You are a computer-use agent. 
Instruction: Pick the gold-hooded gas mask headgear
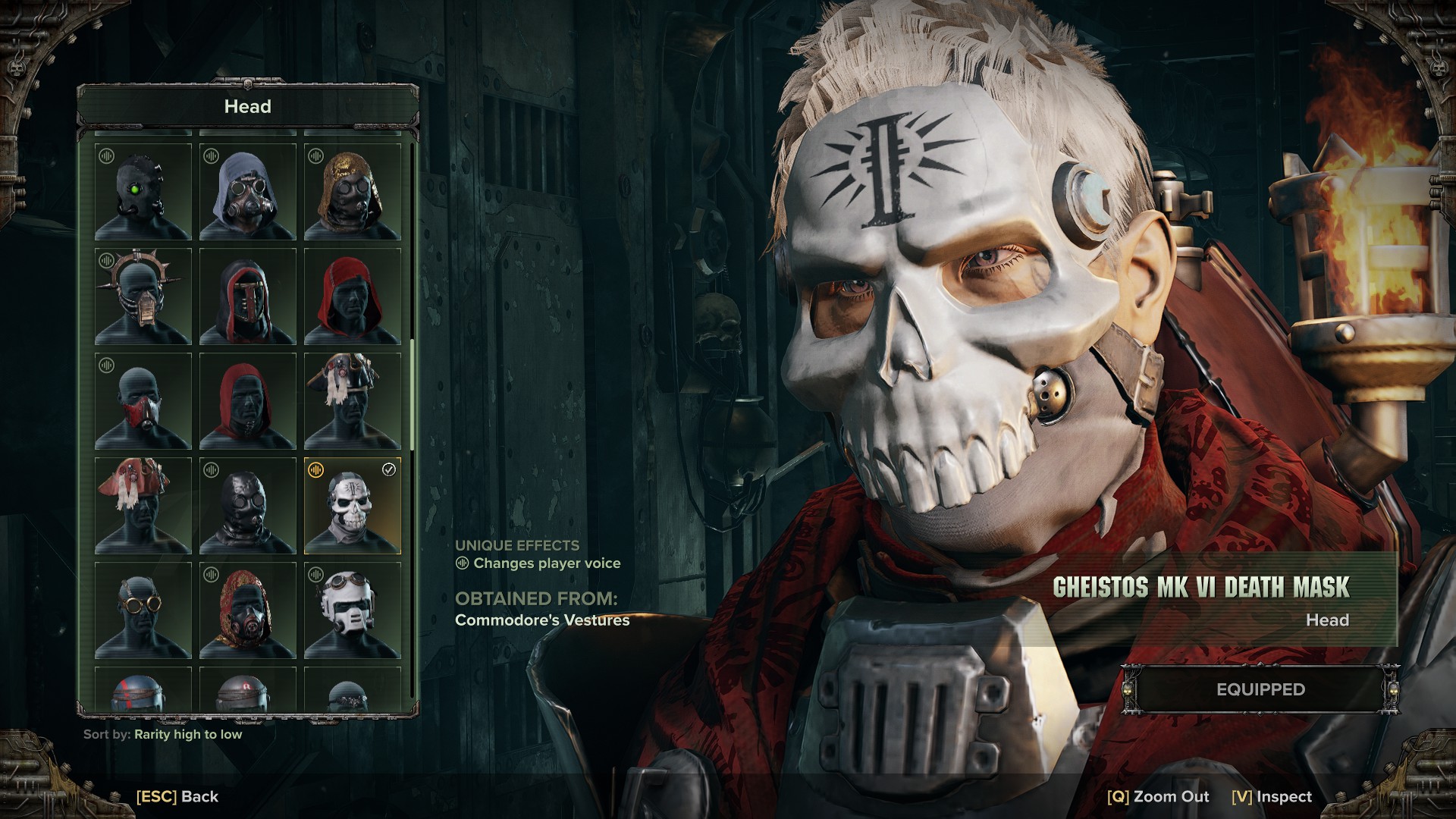click(353, 192)
